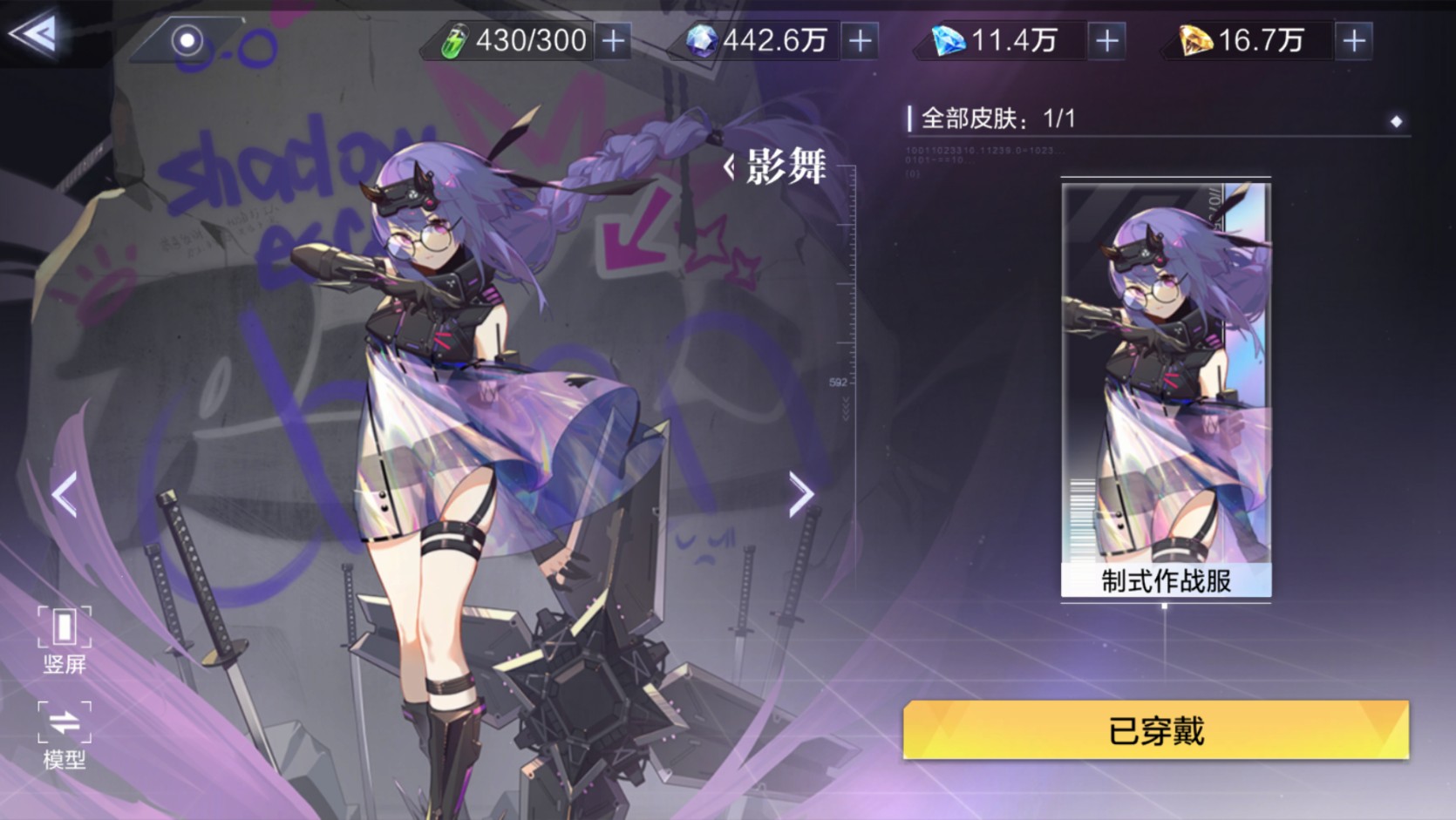The width and height of the screenshot is (1456, 820).
Task: Add currency next to 442.6万
Action: click(x=861, y=40)
